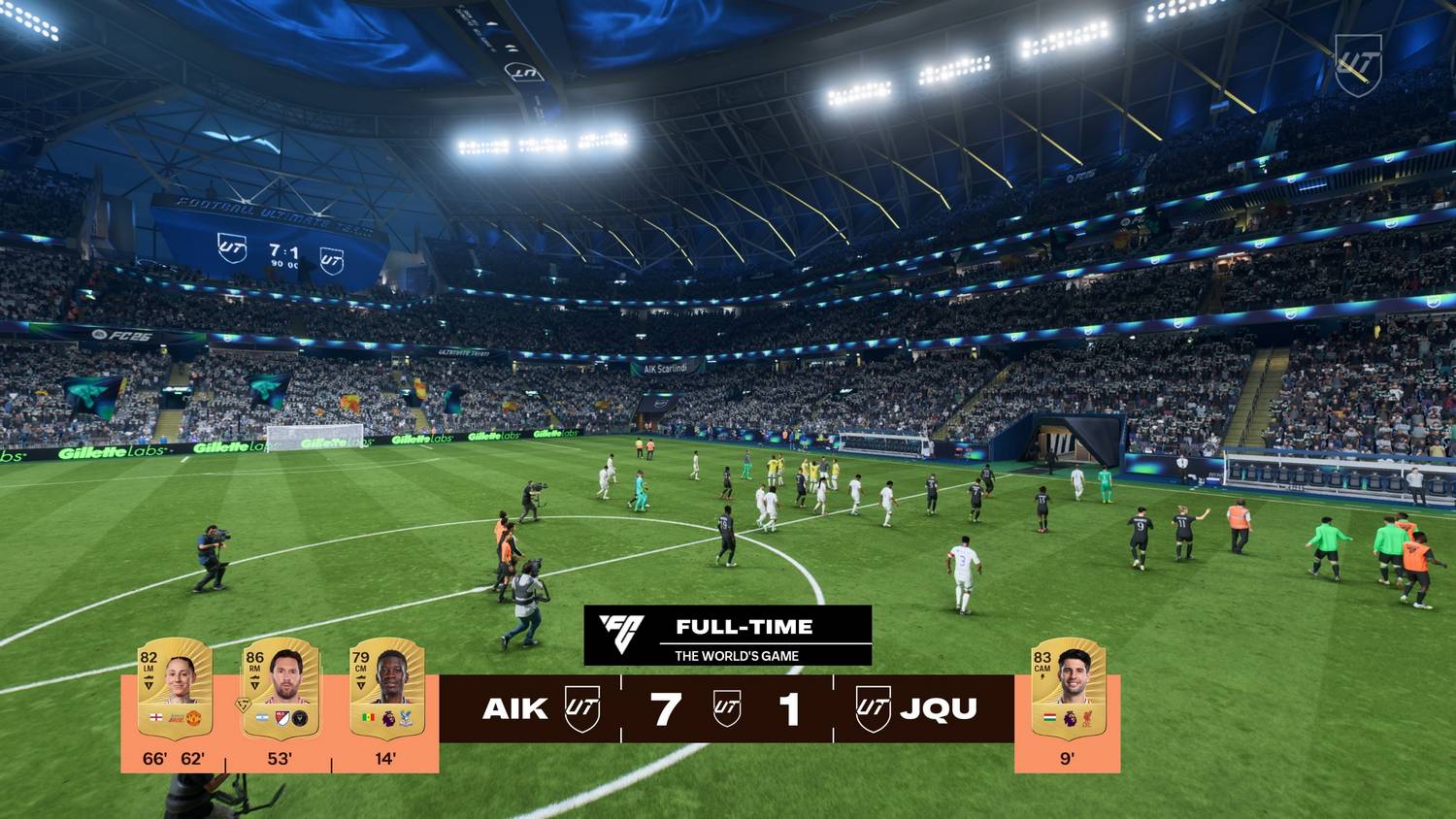Select the 86-rated RM scorer card

point(281,688)
